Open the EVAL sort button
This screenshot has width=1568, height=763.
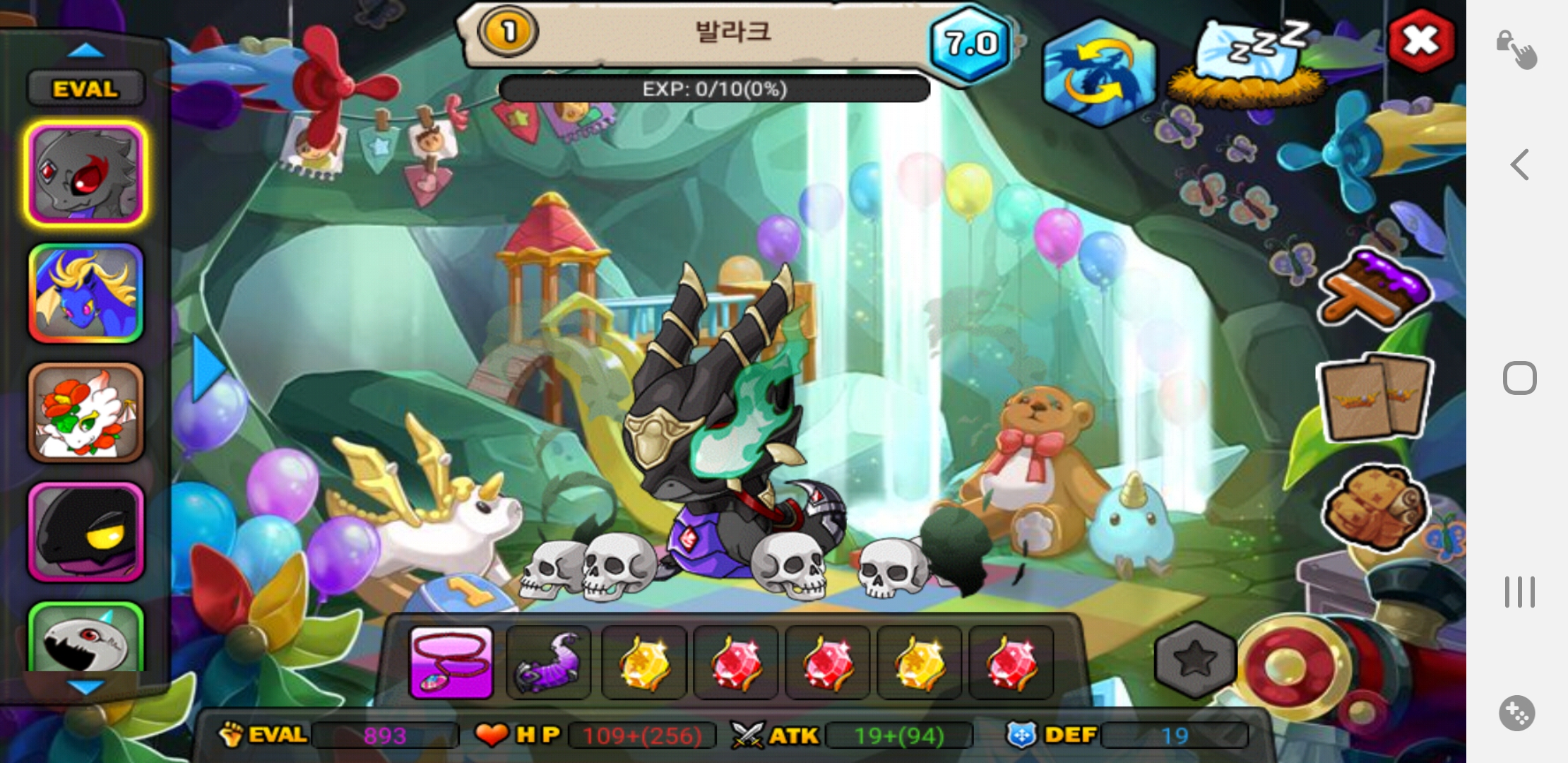[x=85, y=89]
